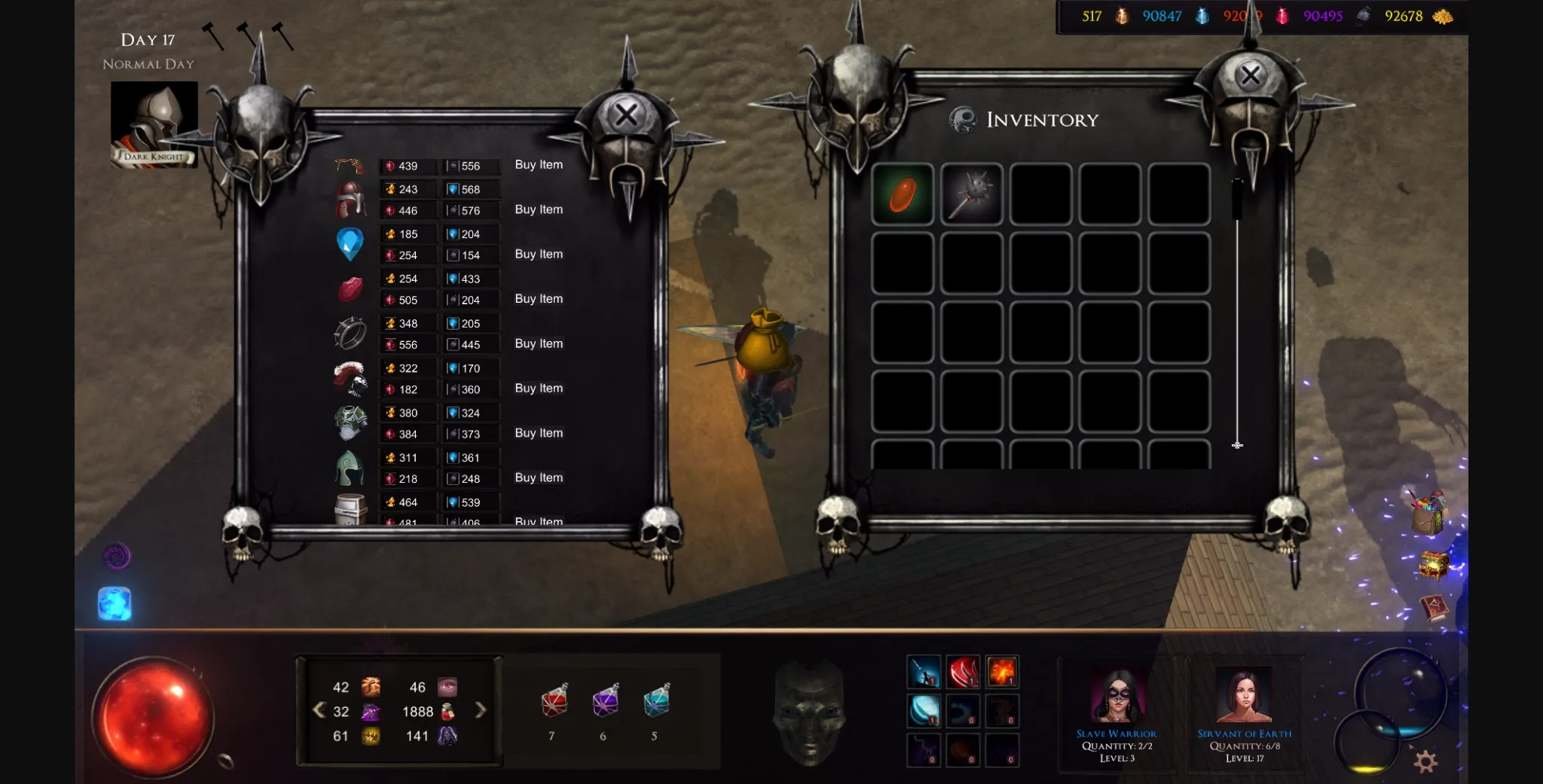Buy the spiked ring item

click(x=539, y=344)
